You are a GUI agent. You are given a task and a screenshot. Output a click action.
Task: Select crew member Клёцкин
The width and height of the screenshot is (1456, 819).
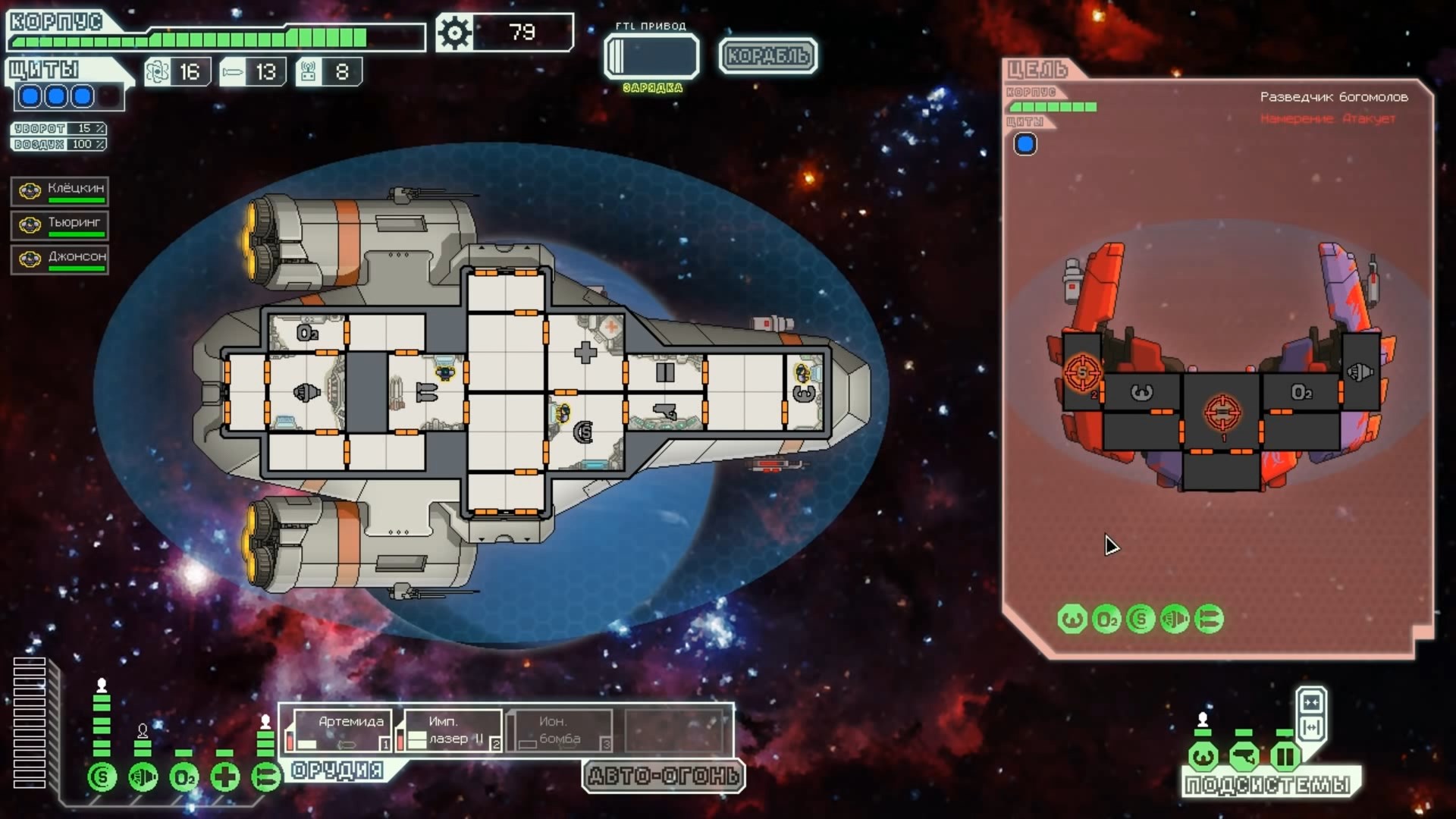(x=60, y=191)
